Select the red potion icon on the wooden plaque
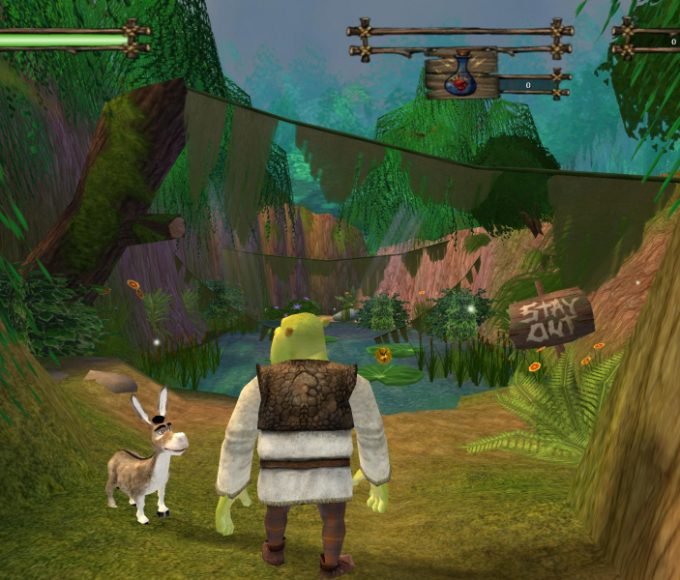Screen dimensions: 680x580 (x=461, y=79)
